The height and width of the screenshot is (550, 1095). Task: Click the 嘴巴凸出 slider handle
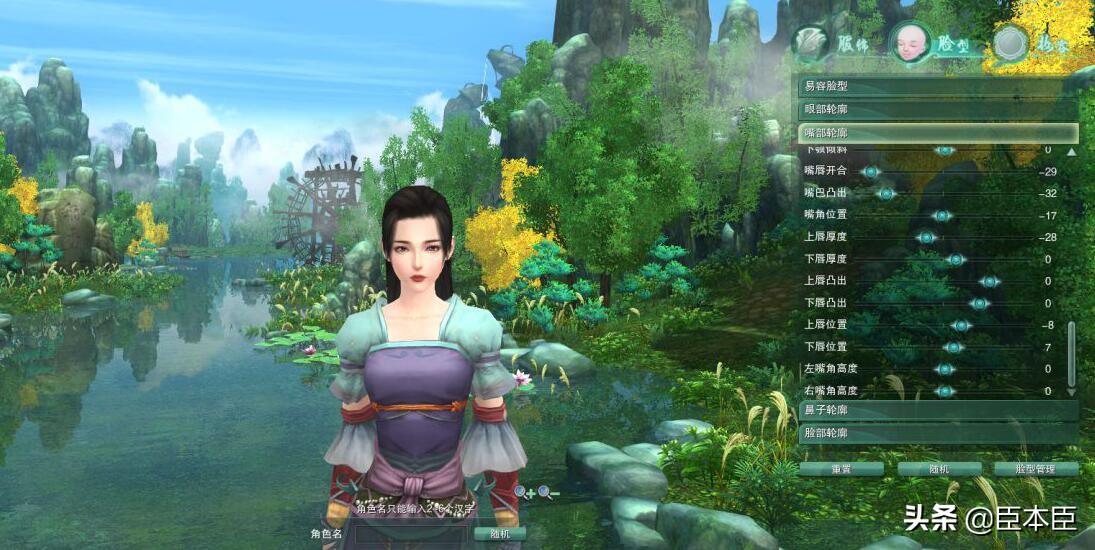[x=885, y=193]
